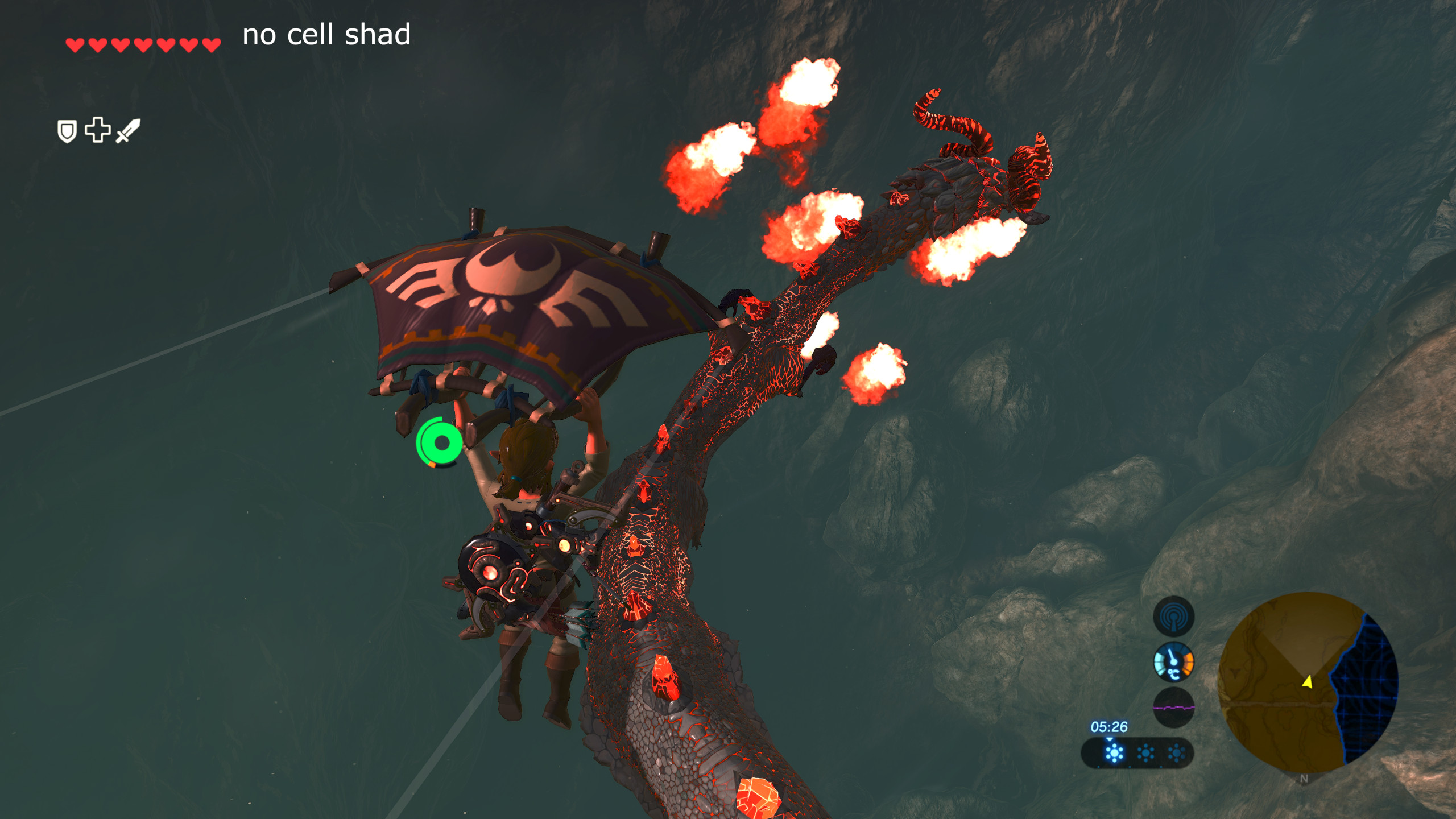Open the circular minimap
This screenshot has width=1456, height=819.
tap(1308, 682)
